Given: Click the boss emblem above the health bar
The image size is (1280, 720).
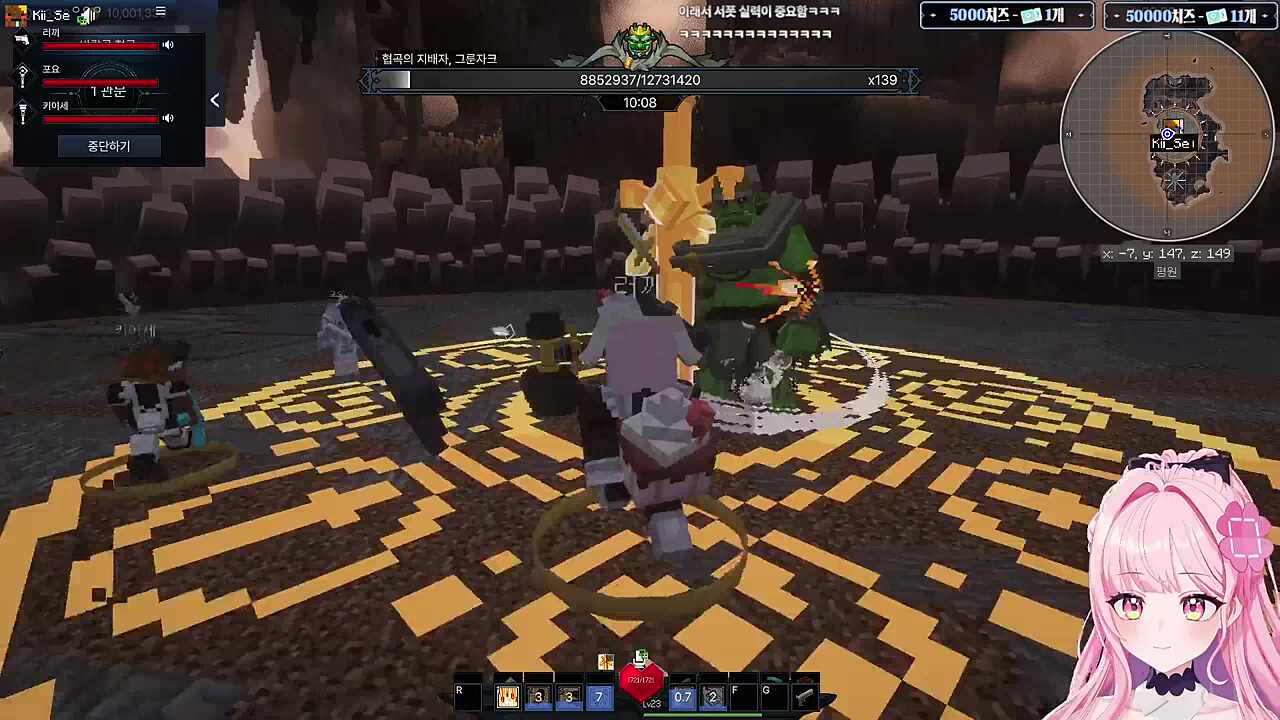Looking at the screenshot, I should tap(640, 45).
